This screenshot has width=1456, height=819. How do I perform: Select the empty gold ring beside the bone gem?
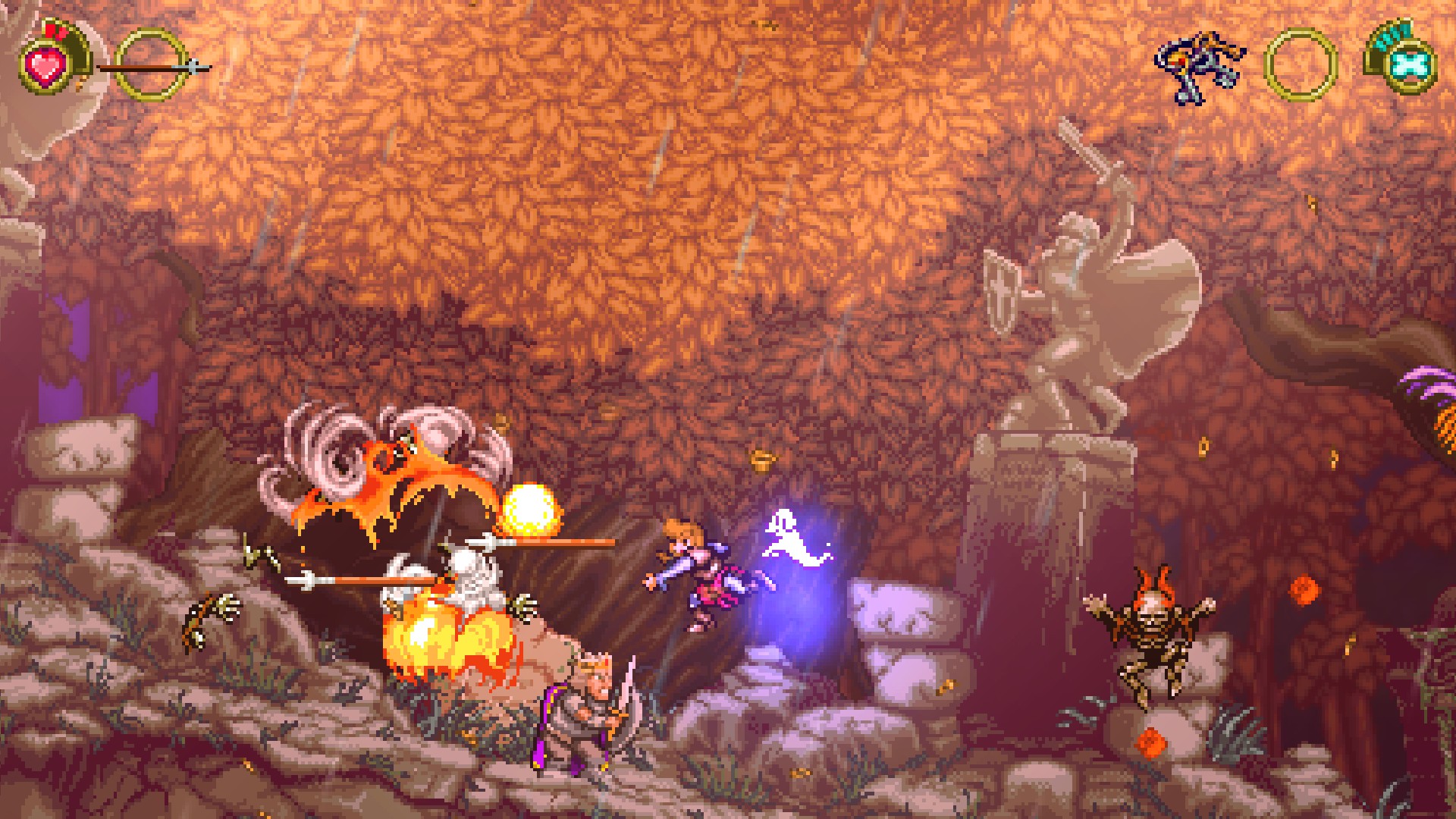click(1300, 65)
